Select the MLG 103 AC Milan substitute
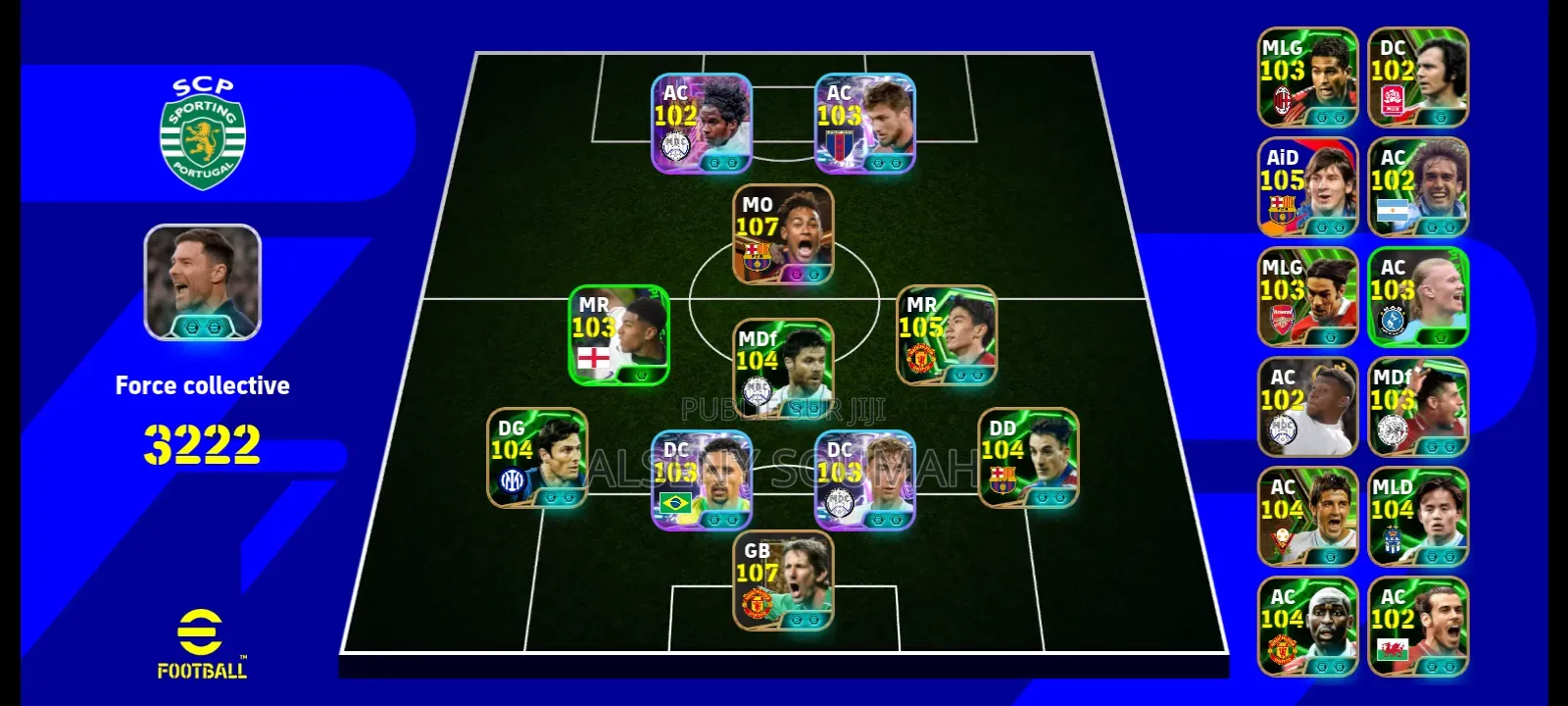This screenshot has height=706, width=1568. point(1308,77)
